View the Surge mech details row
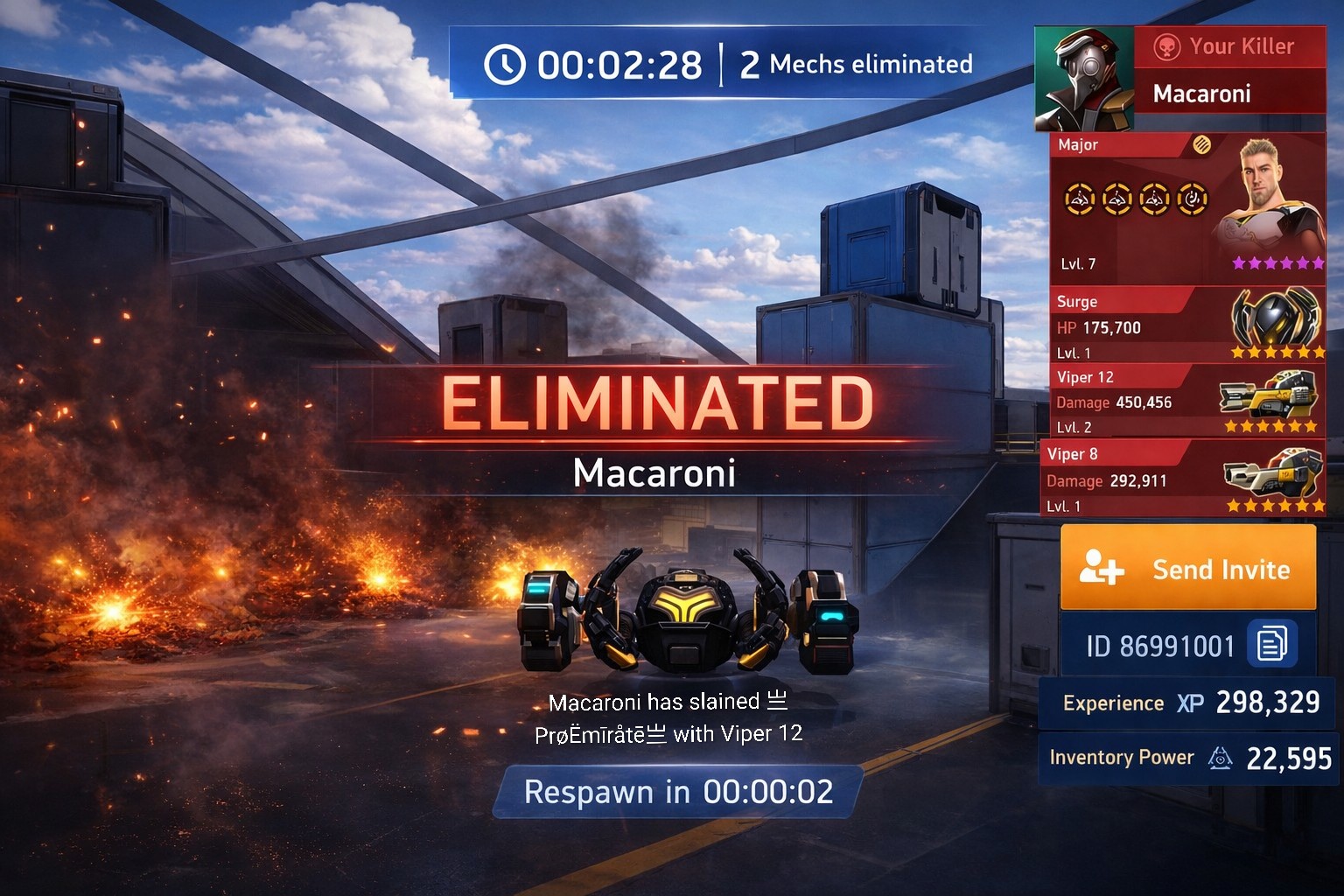 click(1187, 326)
